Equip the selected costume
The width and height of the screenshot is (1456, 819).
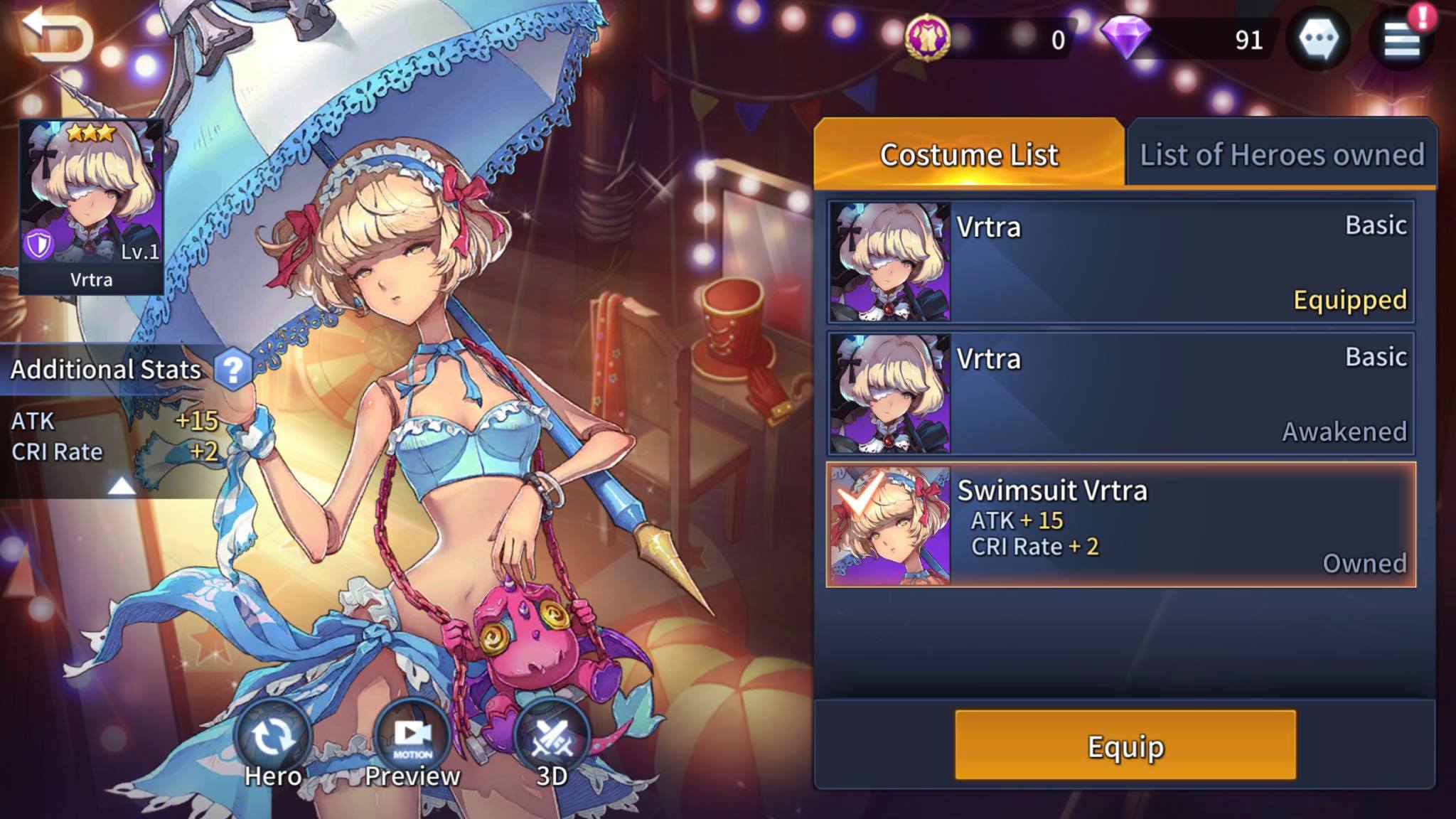click(1125, 745)
